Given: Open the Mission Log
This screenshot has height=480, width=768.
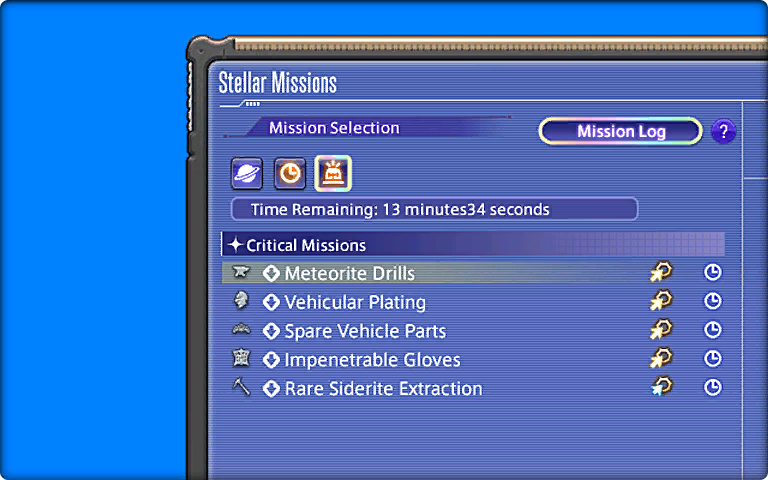Looking at the screenshot, I should point(620,131).
